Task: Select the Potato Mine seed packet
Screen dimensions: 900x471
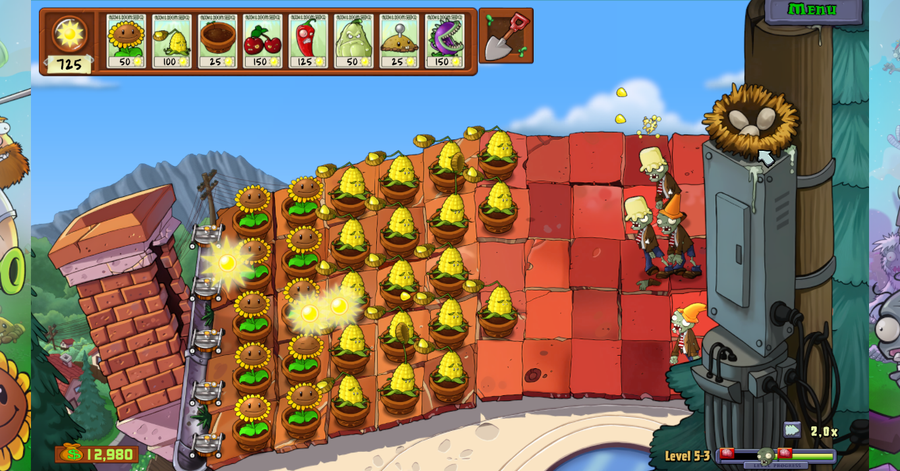Action: 399,41
